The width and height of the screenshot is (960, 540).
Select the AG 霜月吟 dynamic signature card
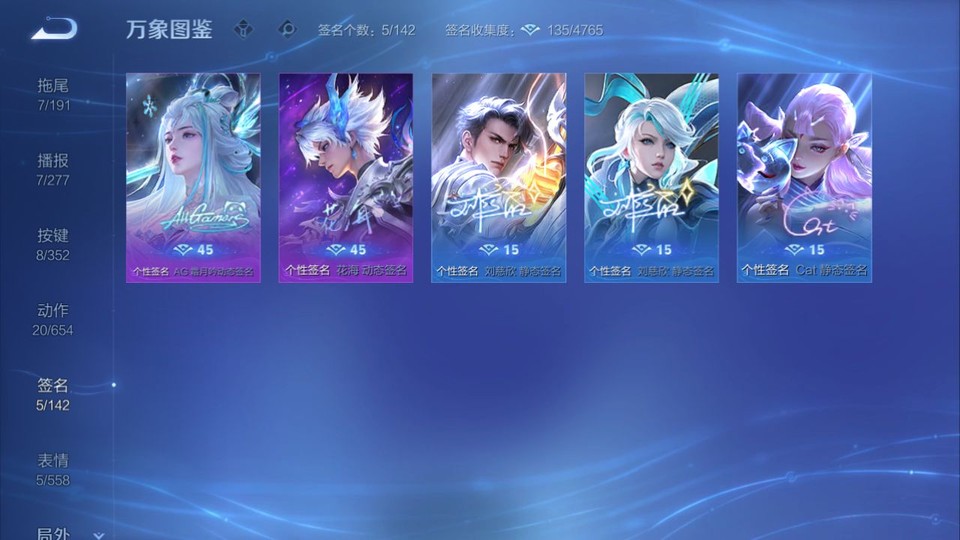tap(193, 177)
